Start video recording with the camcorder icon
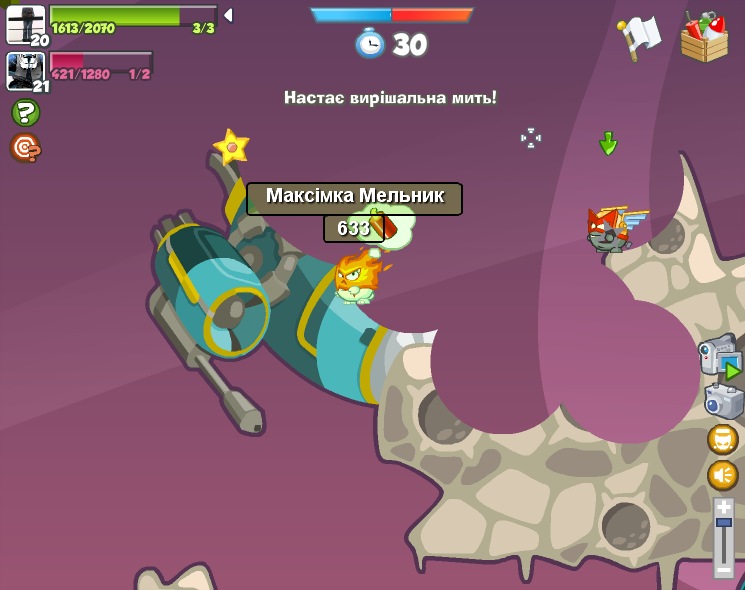 (x=720, y=358)
